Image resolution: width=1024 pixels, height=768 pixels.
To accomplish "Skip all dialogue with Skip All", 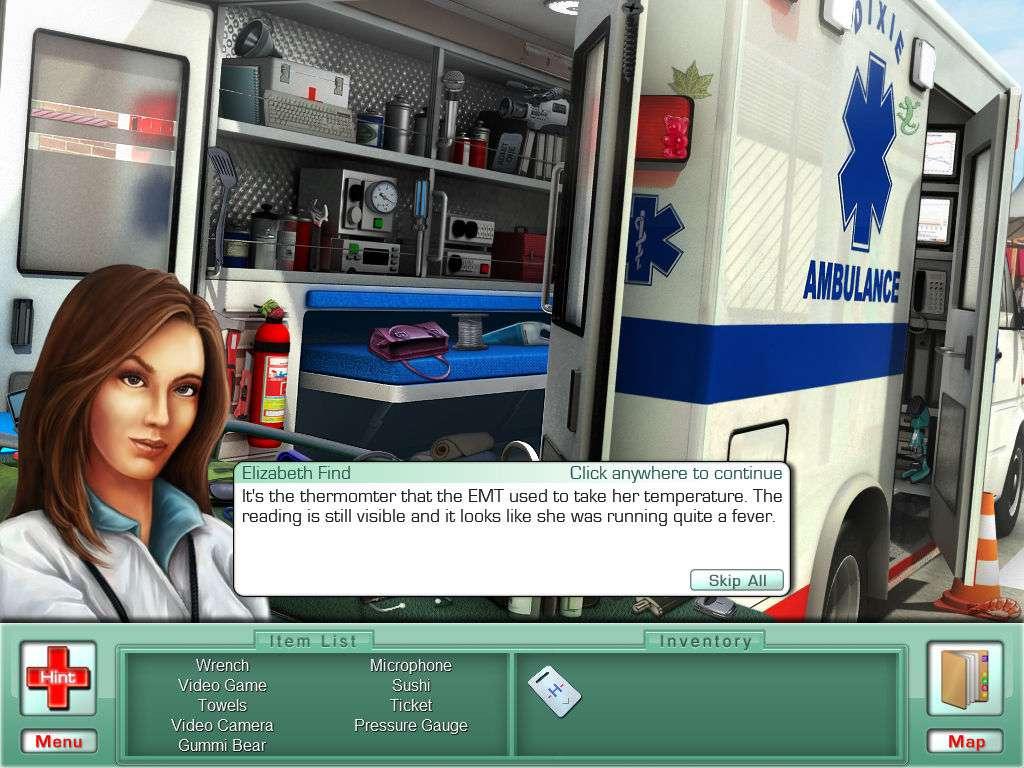I will pyautogui.click(x=737, y=581).
